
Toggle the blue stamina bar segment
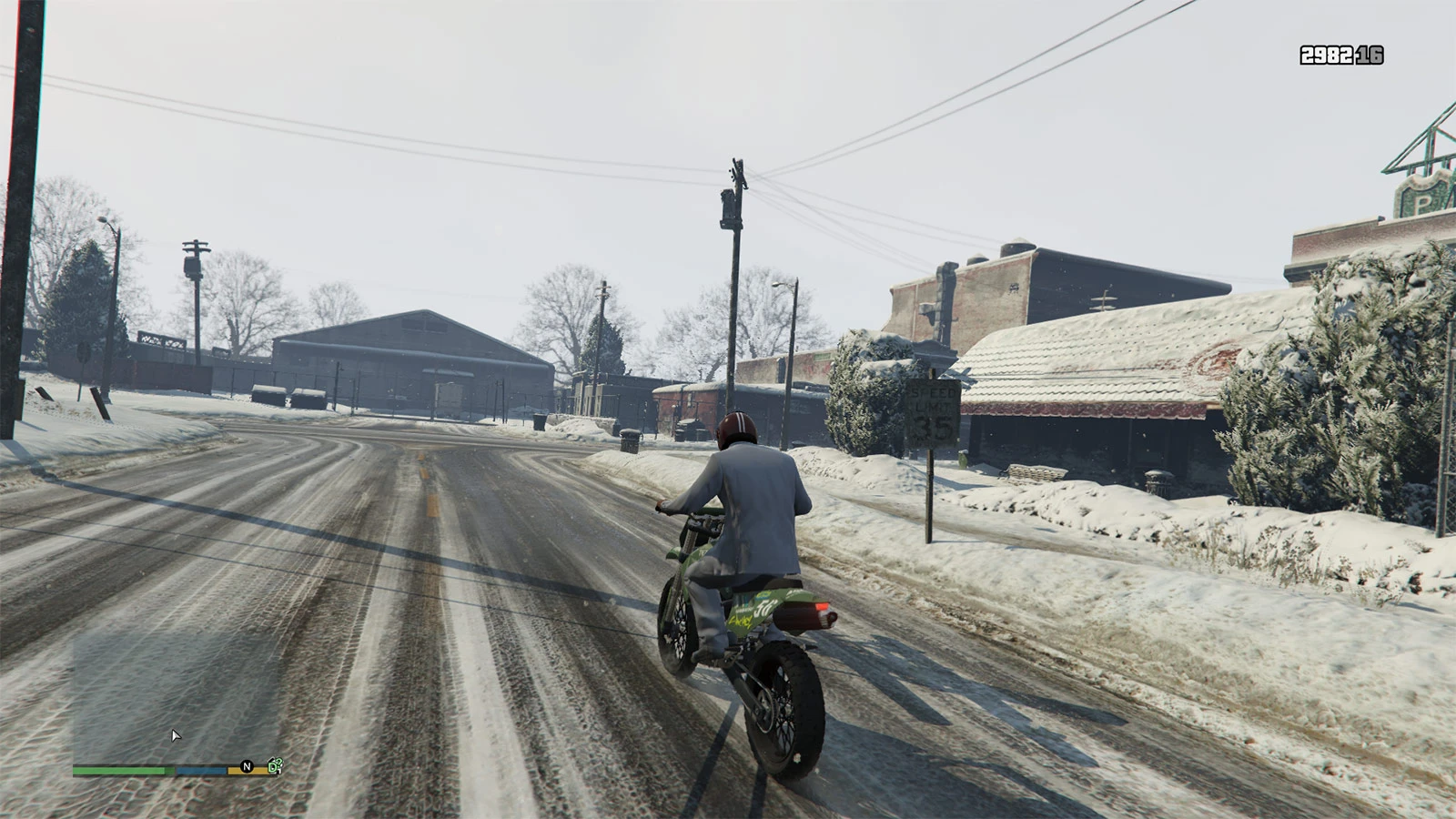coord(200,769)
